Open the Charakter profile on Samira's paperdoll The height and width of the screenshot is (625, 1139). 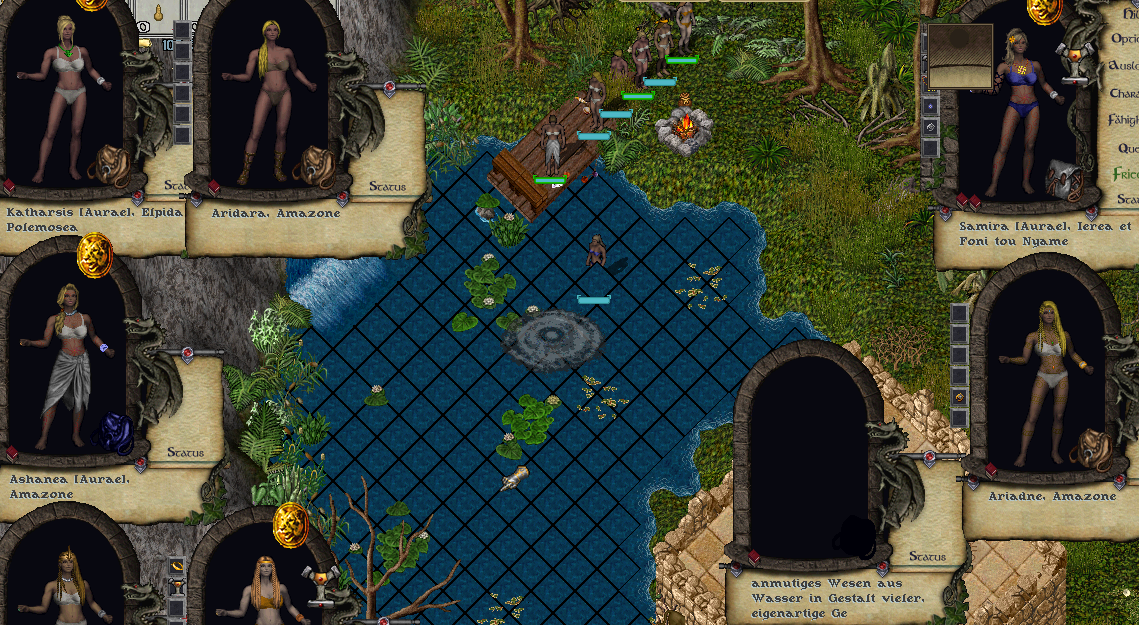click(x=1125, y=93)
